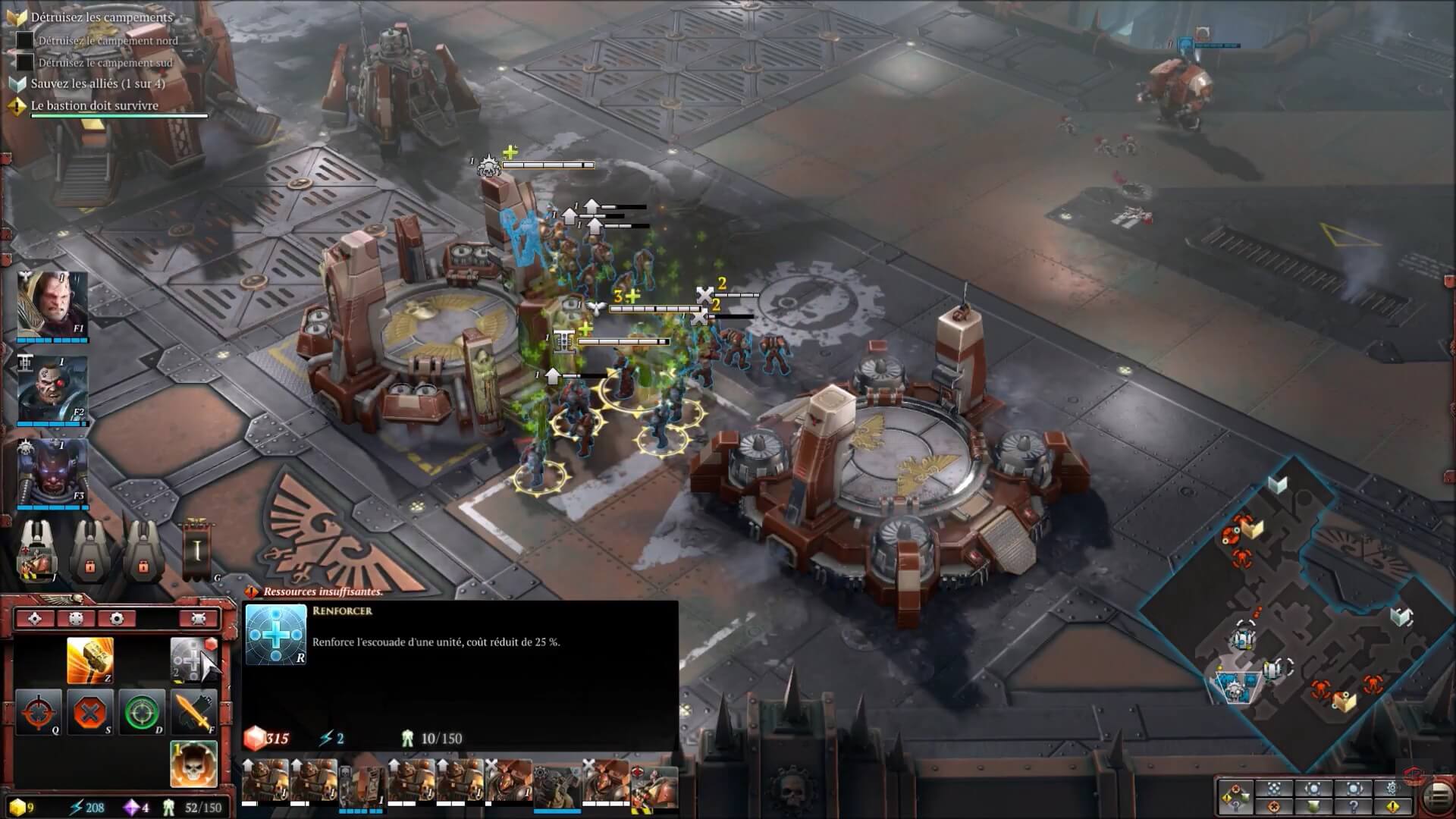Select the F1 hero portrait
Viewport: 1456px width, 819px height.
tap(52, 304)
